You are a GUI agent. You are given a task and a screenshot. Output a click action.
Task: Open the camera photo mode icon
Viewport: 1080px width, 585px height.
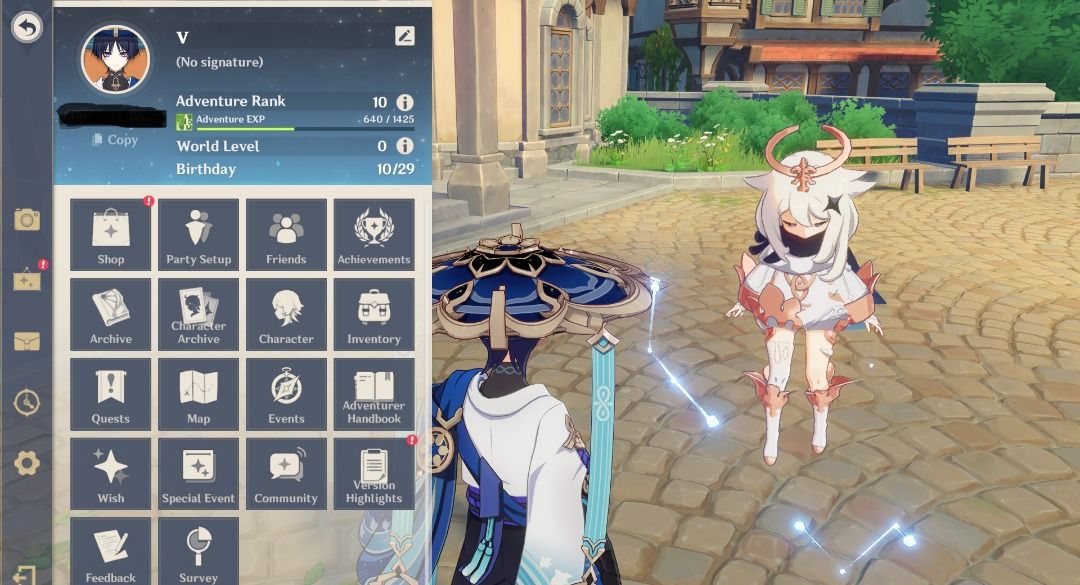click(x=27, y=220)
